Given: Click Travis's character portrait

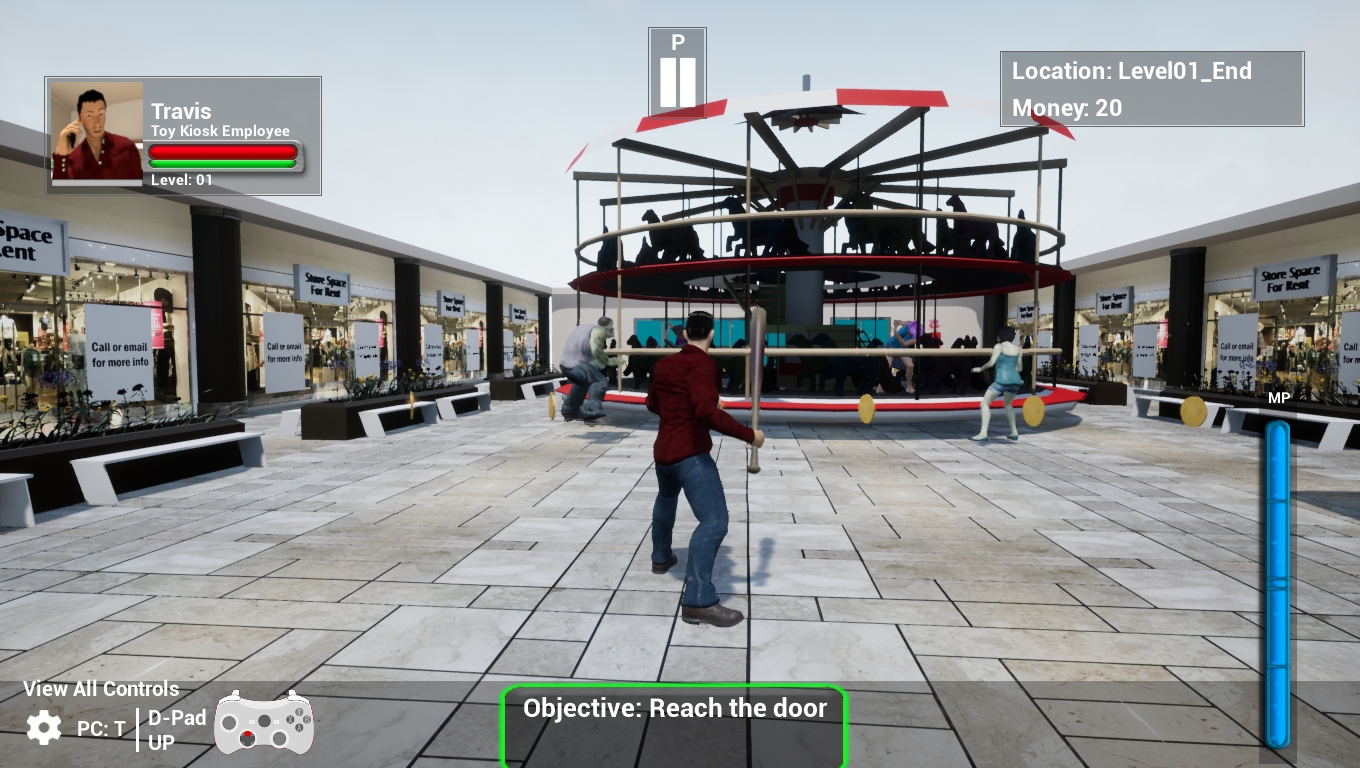Looking at the screenshot, I should click(x=97, y=132).
